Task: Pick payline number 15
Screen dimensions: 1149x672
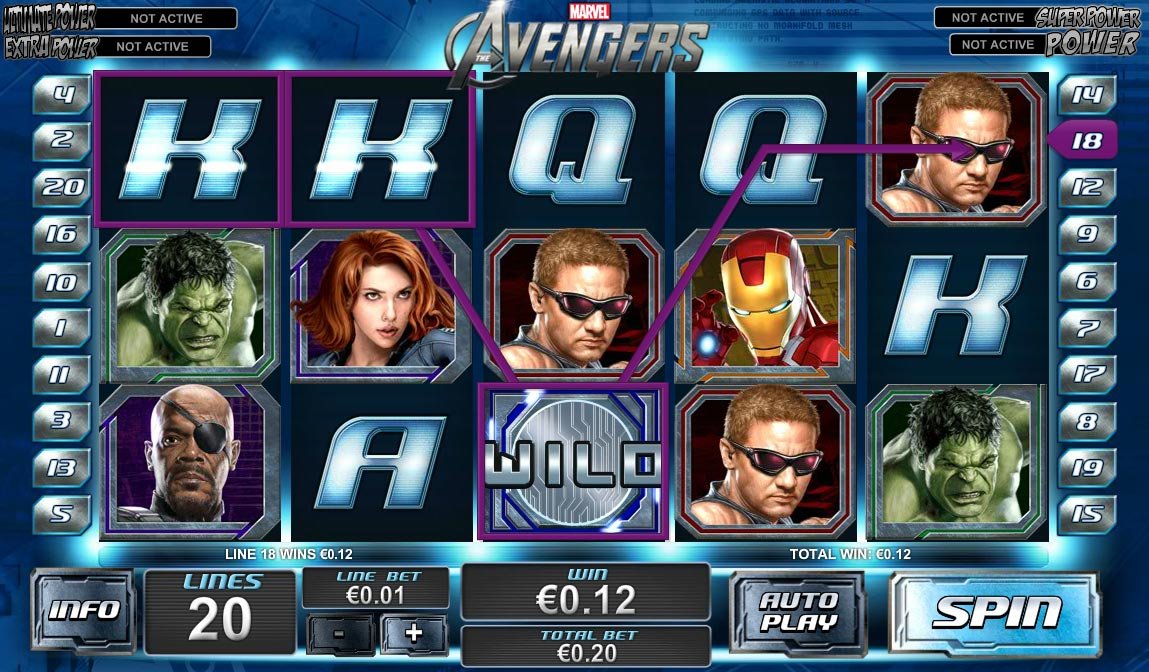Action: click(1086, 514)
